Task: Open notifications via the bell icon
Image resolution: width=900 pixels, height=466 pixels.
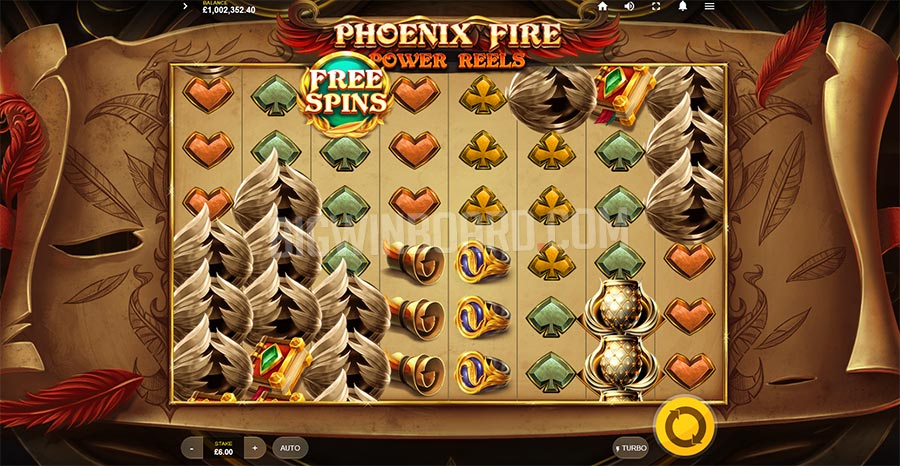Action: pos(683,6)
